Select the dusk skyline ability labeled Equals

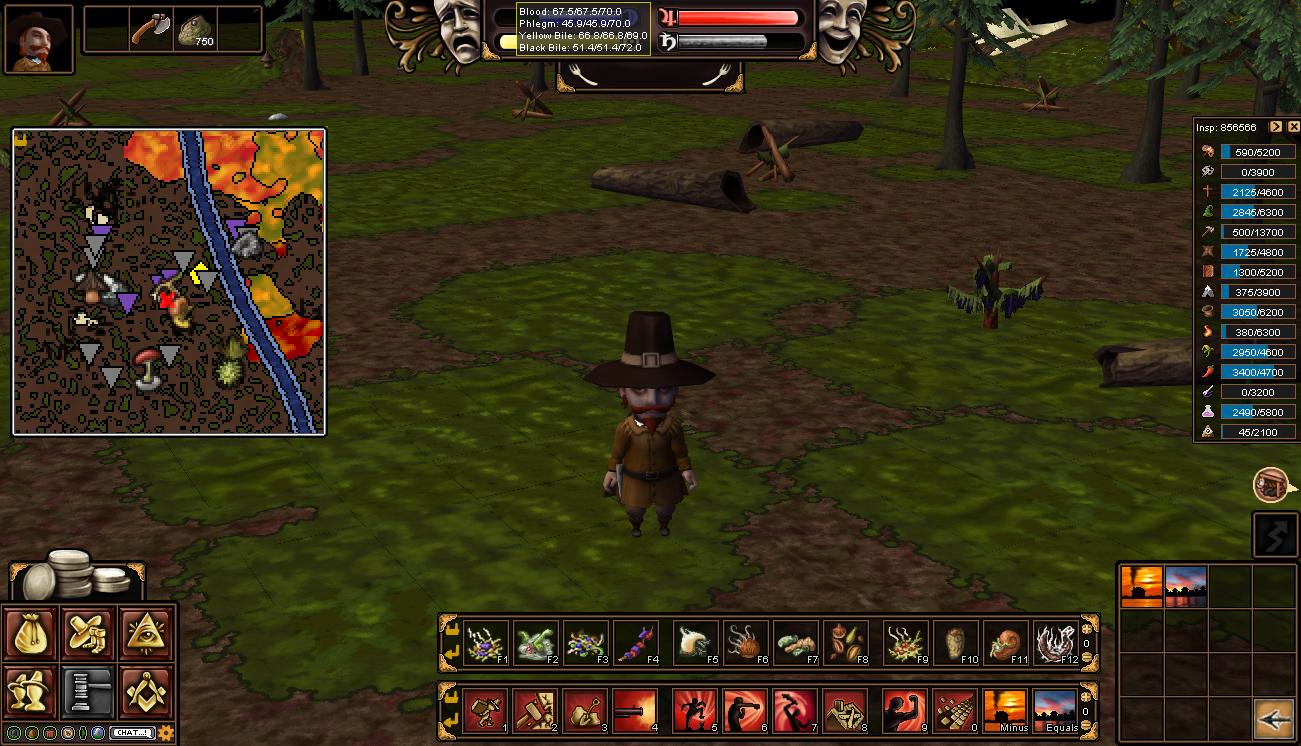point(1055,710)
